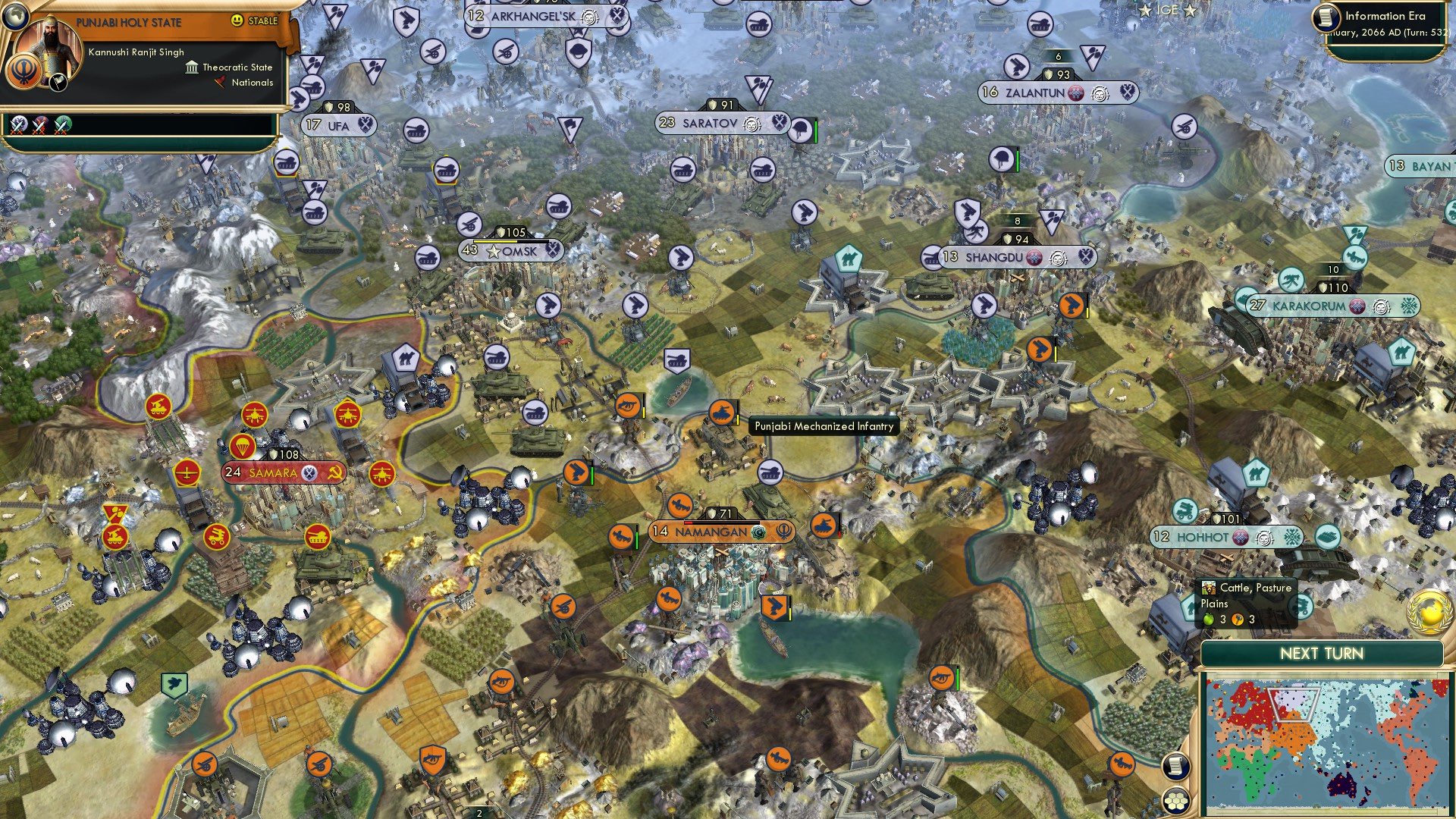
Task: Click the hammer production icon in the tile panel
Action: pos(1238,620)
